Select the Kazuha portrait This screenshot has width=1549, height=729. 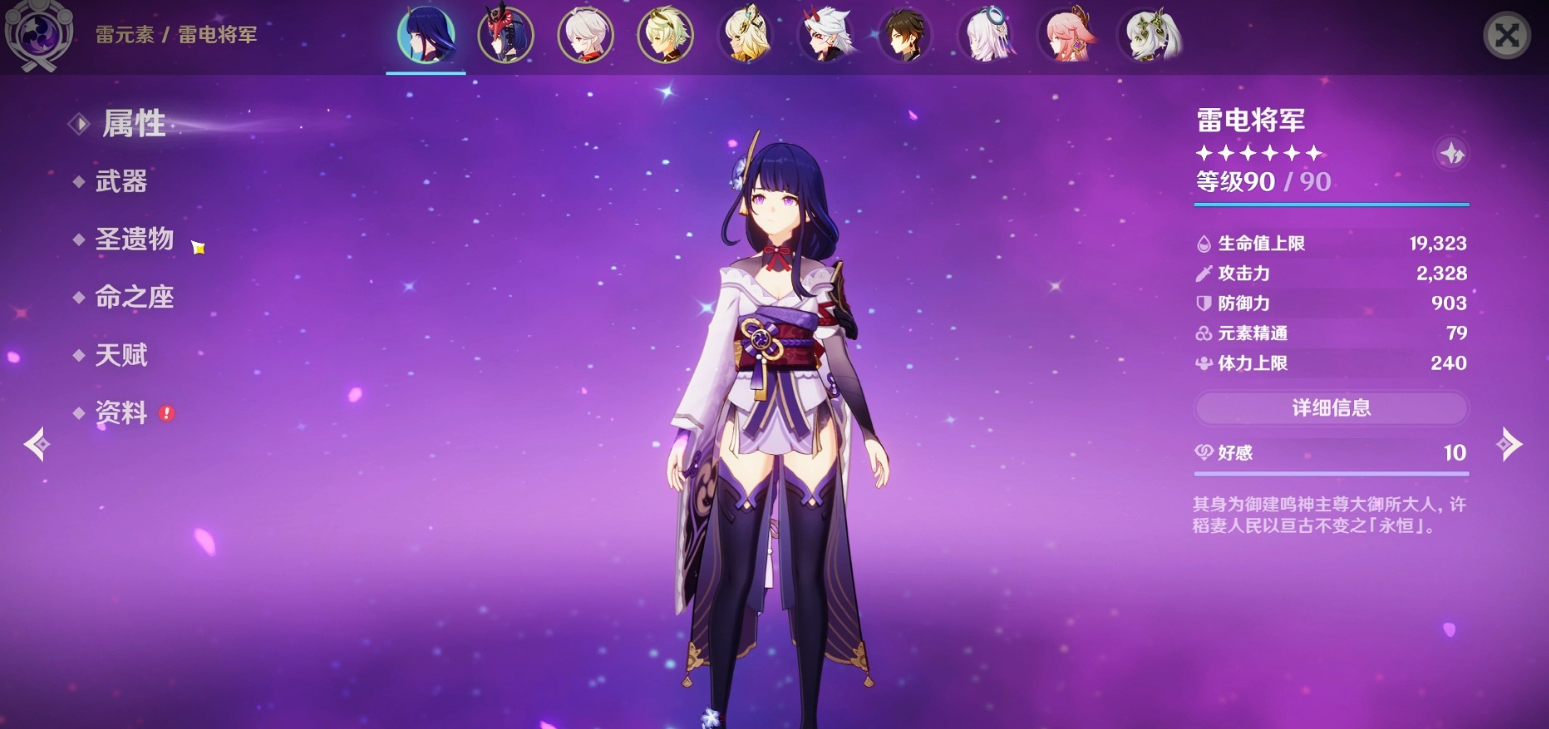[586, 36]
